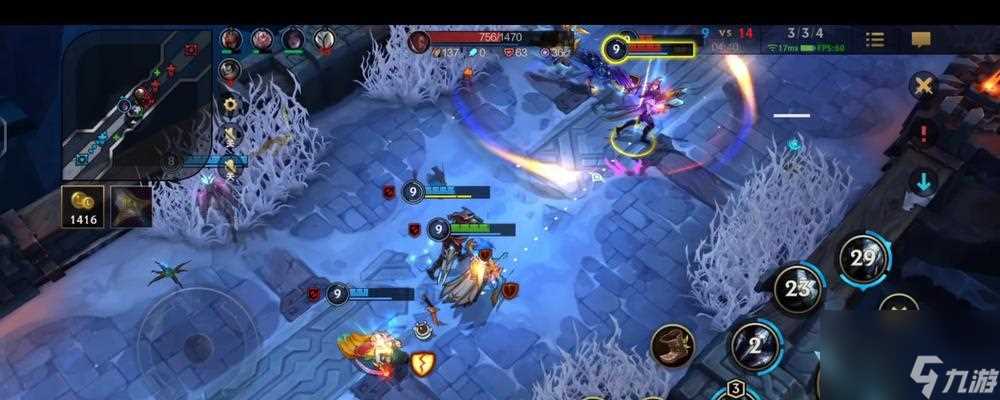Tap the virtual movement joystick
Image resolution: width=1000 pixels, height=400 pixels.
click(x=197, y=346)
